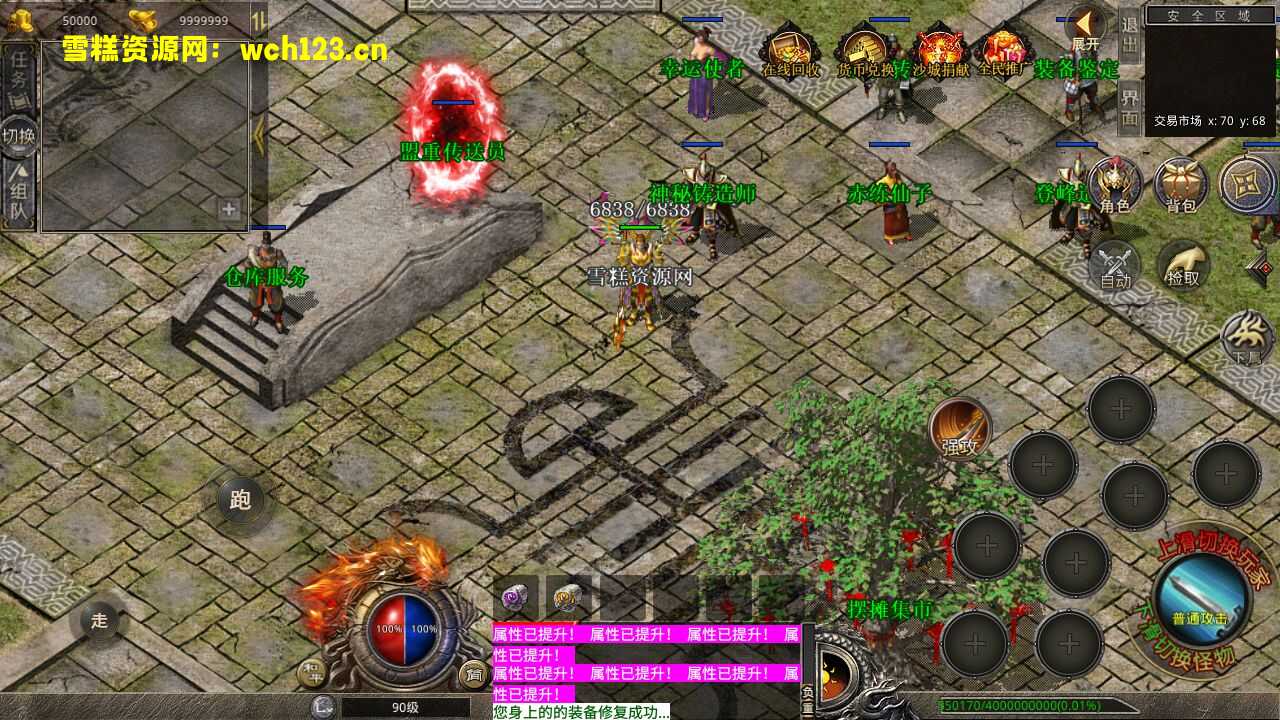Open the minimap showing 交易市场
This screenshot has width=1280, height=720.
(x=1210, y=70)
